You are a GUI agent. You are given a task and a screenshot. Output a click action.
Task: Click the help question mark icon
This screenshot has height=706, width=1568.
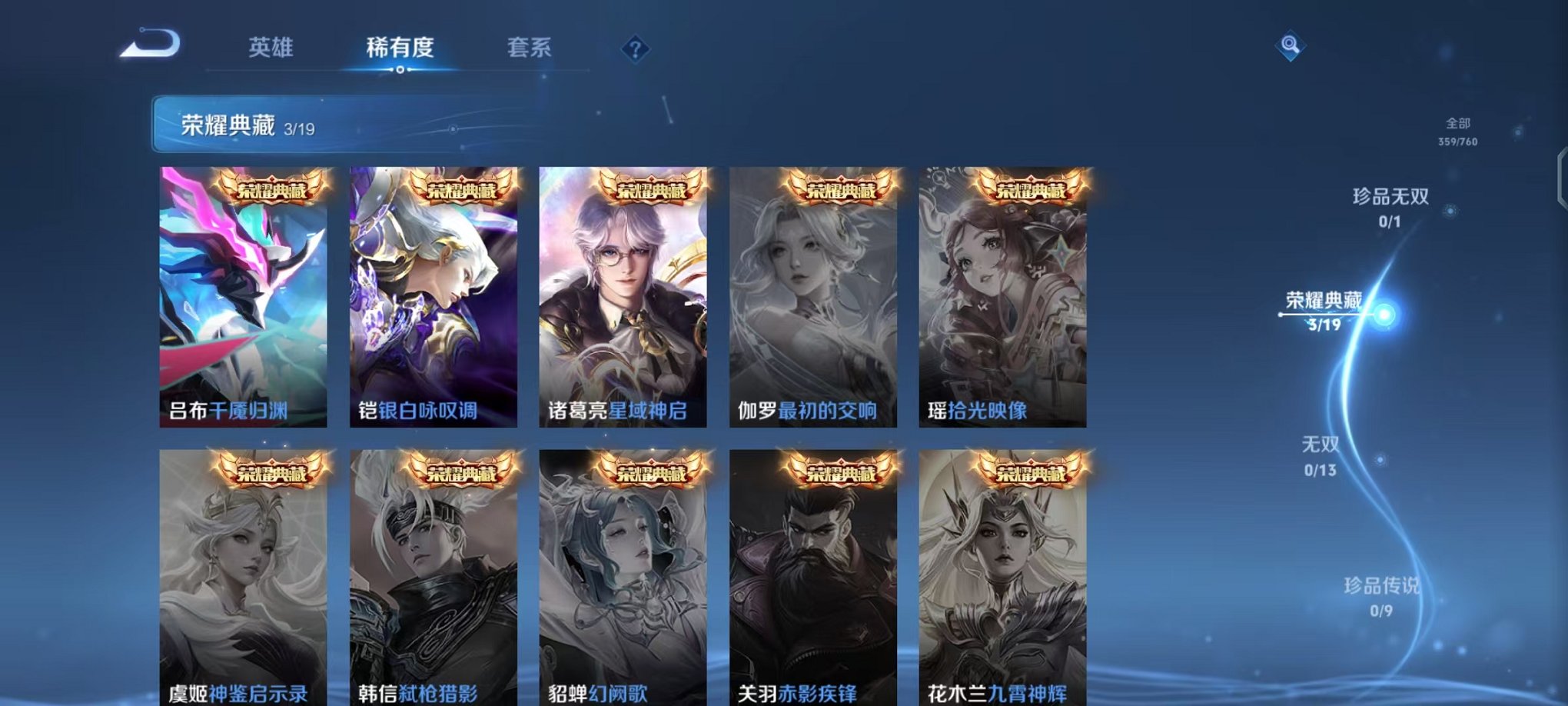[x=635, y=50]
